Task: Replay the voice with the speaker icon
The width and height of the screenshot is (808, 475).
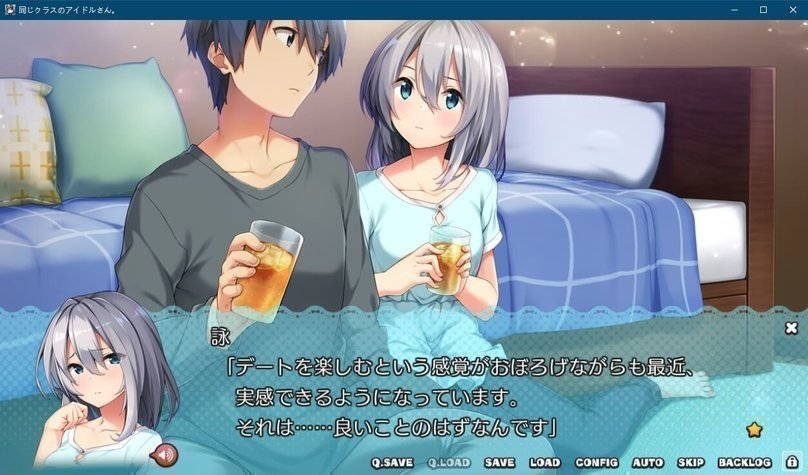Action: tap(160, 457)
